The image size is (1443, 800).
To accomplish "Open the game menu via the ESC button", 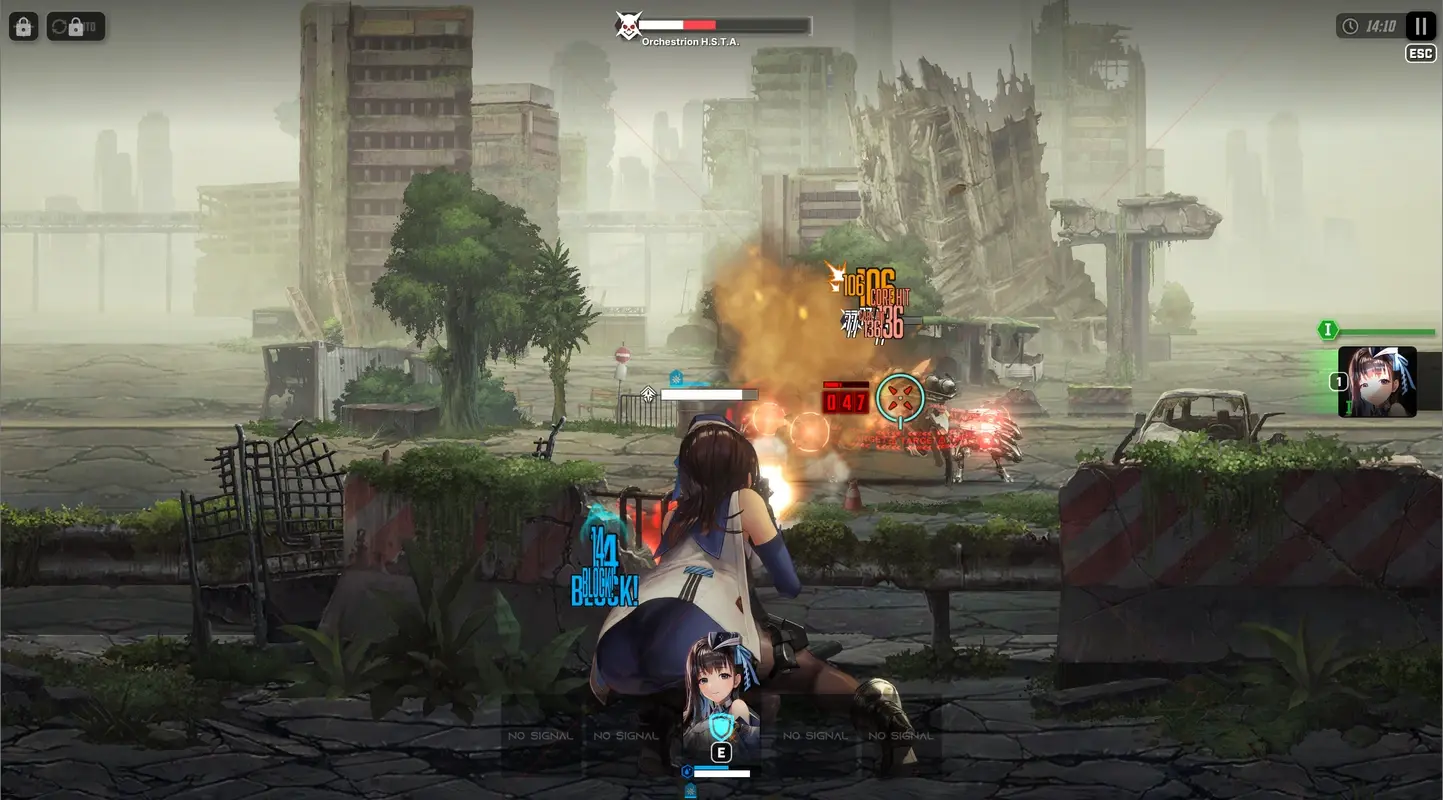I will [1419, 52].
